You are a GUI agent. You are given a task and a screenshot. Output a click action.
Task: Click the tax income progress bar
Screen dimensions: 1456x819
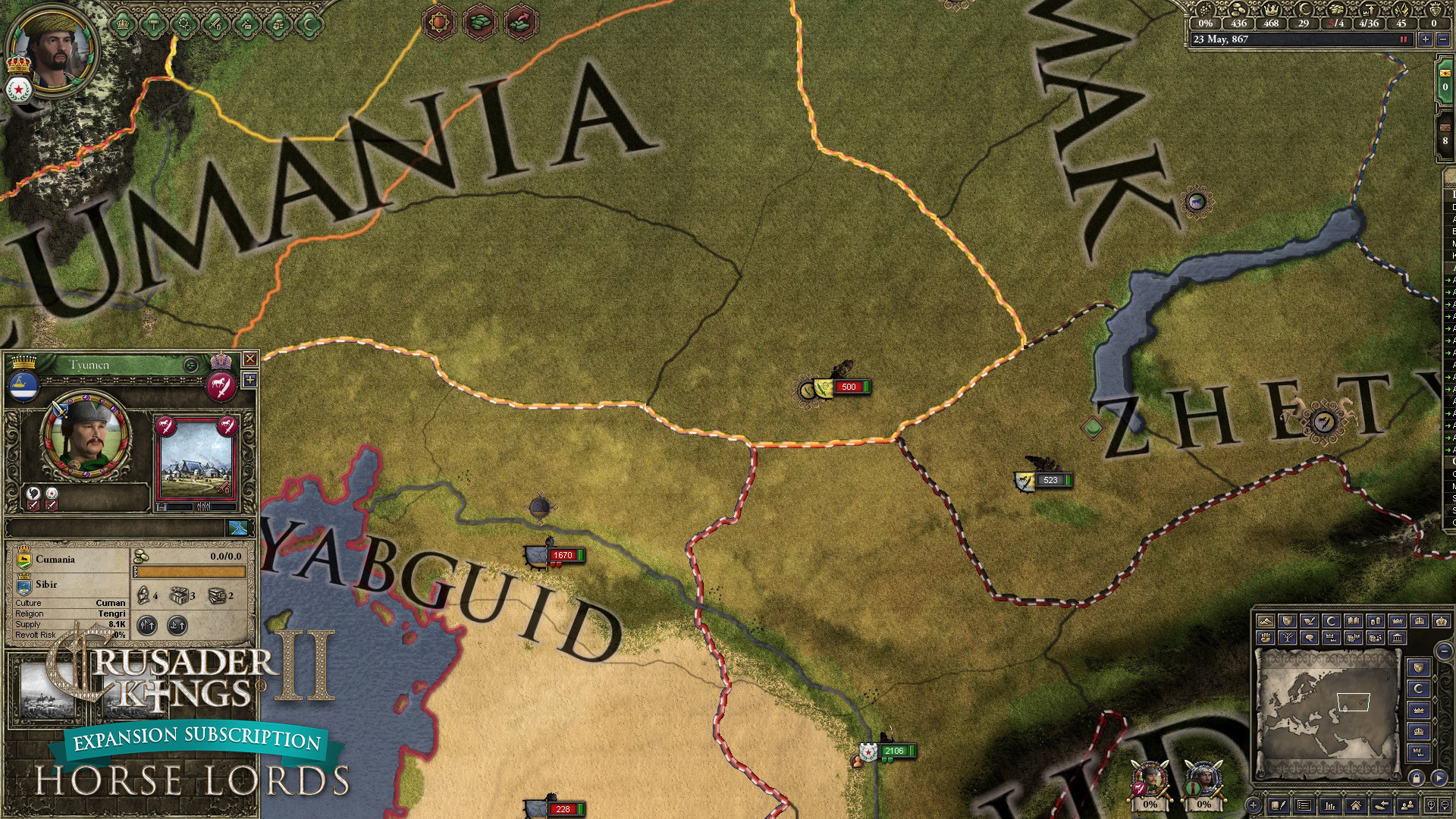click(190, 570)
